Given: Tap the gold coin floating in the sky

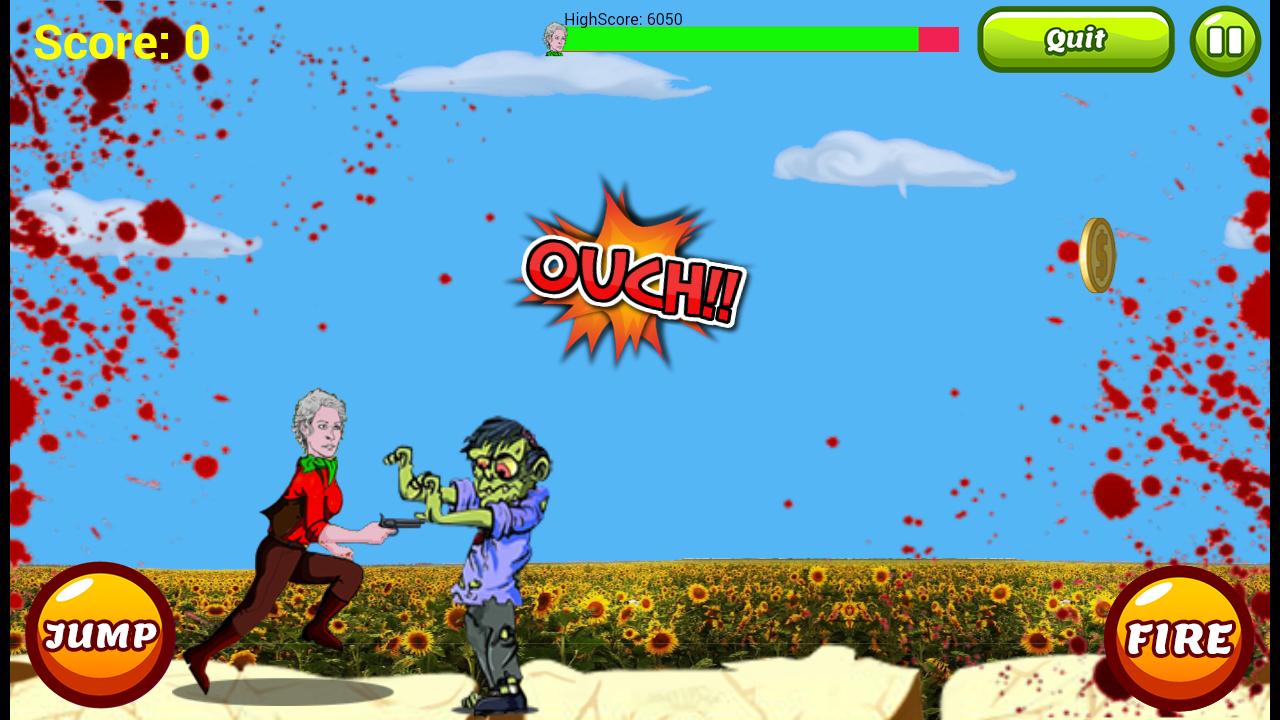Looking at the screenshot, I should pos(1096,254).
